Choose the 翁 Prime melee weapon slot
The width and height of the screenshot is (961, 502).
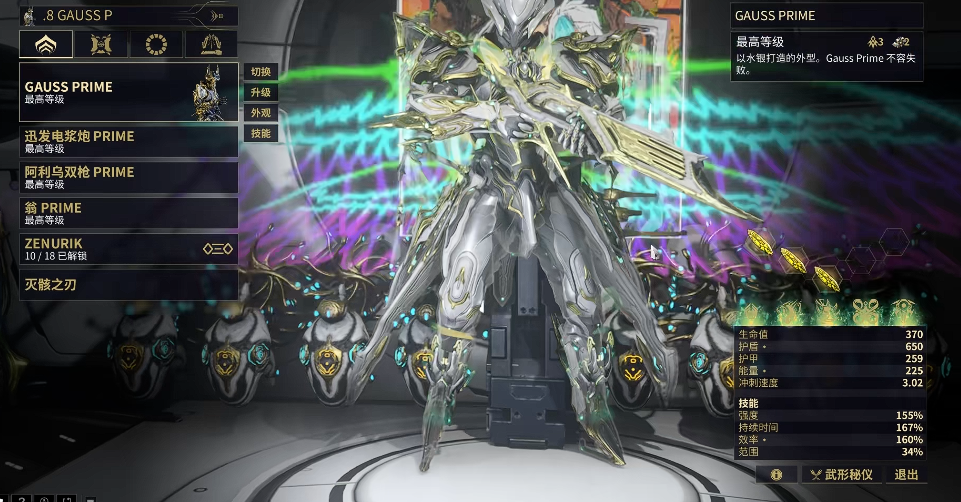(x=128, y=212)
